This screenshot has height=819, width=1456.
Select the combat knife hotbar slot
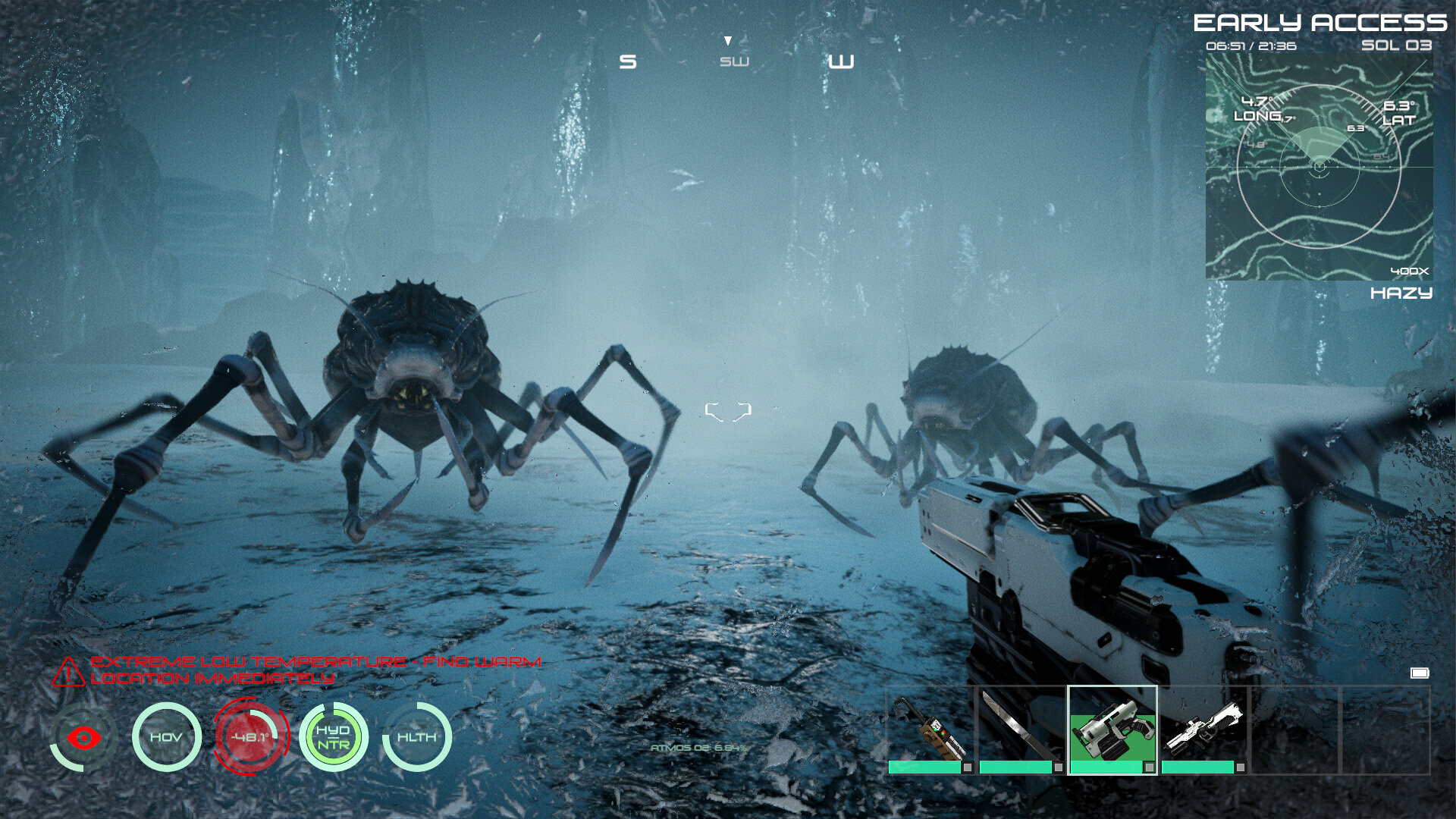(1021, 730)
